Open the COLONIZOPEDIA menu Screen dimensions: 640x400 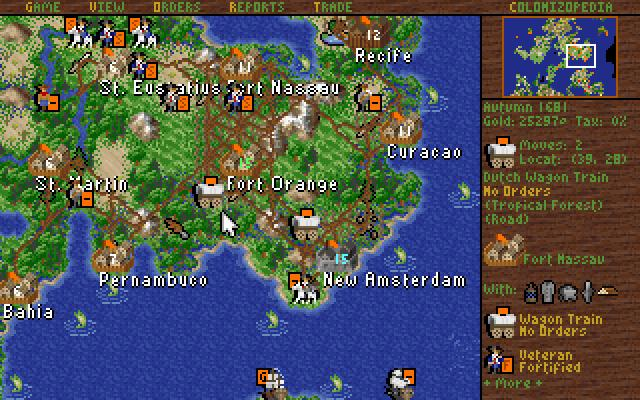click(558, 6)
